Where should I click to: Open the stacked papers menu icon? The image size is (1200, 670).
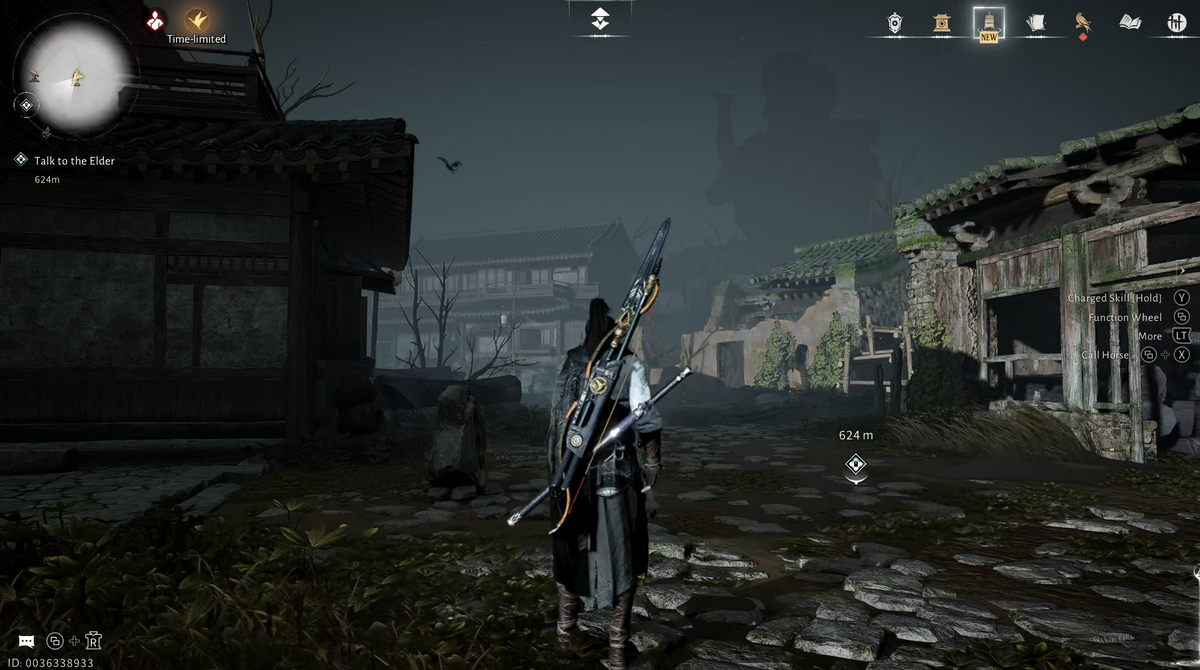point(1036,22)
